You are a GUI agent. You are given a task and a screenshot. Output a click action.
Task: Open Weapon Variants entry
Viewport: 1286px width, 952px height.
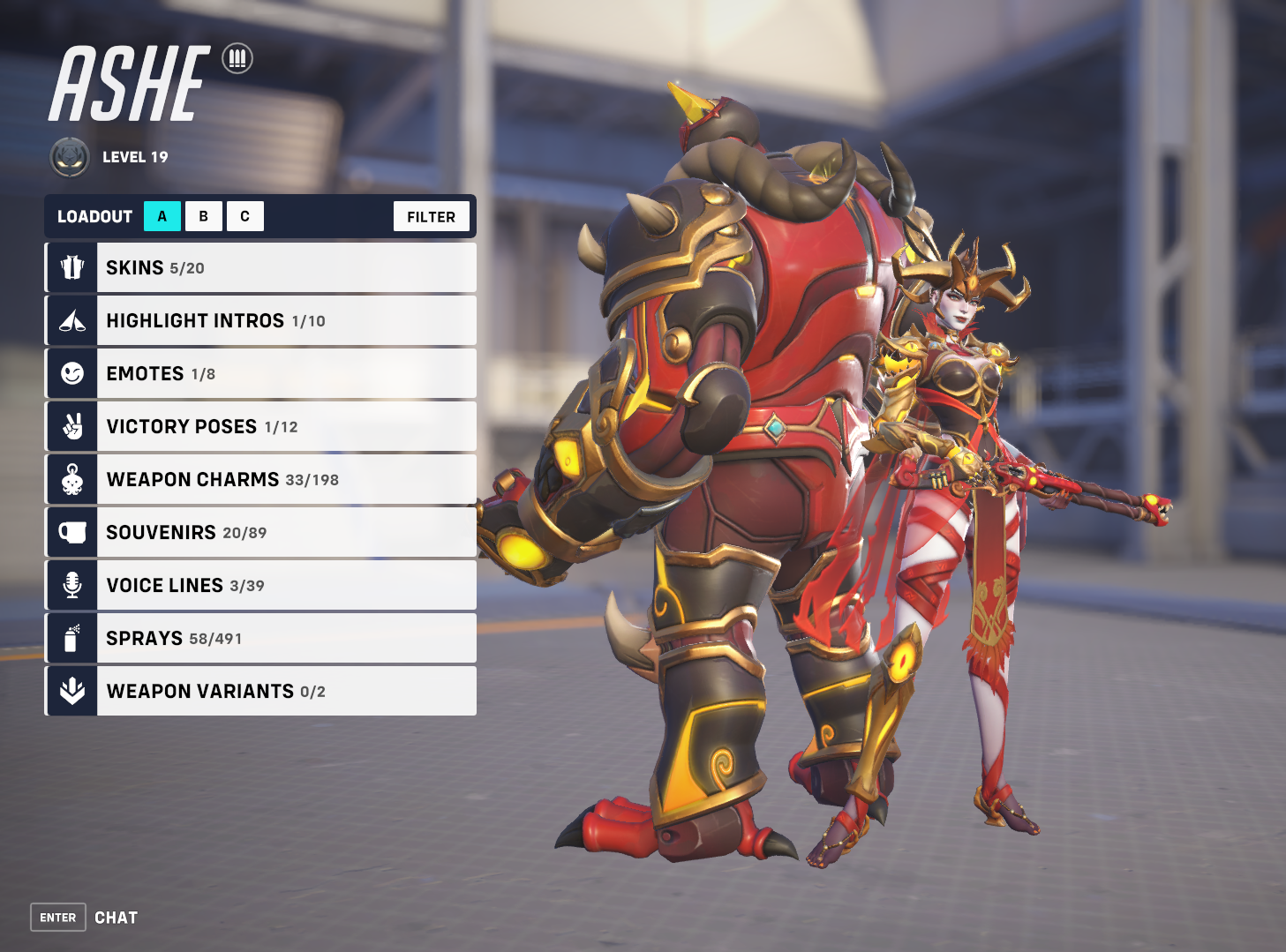260,691
